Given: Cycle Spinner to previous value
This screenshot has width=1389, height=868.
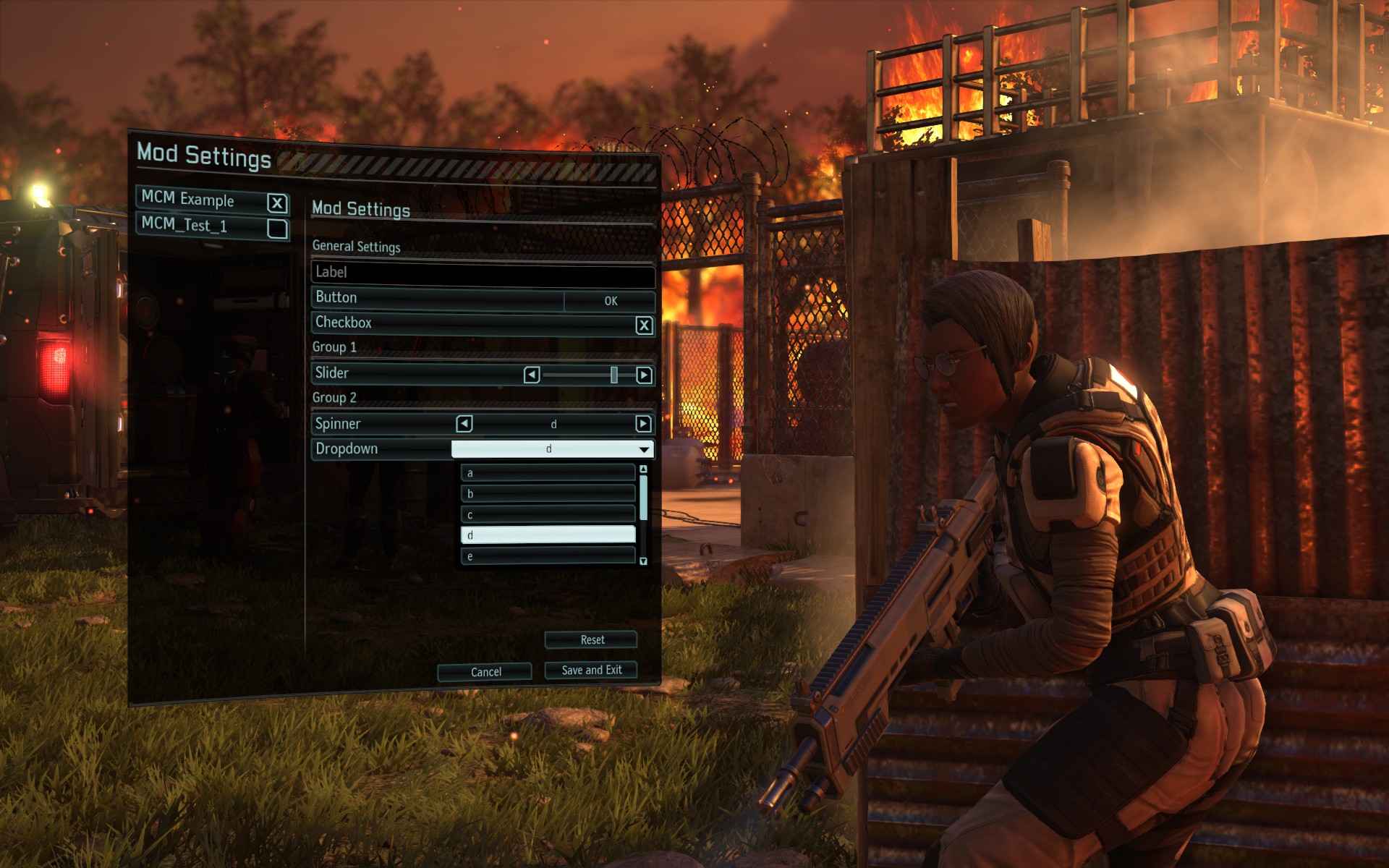Looking at the screenshot, I should click(464, 424).
